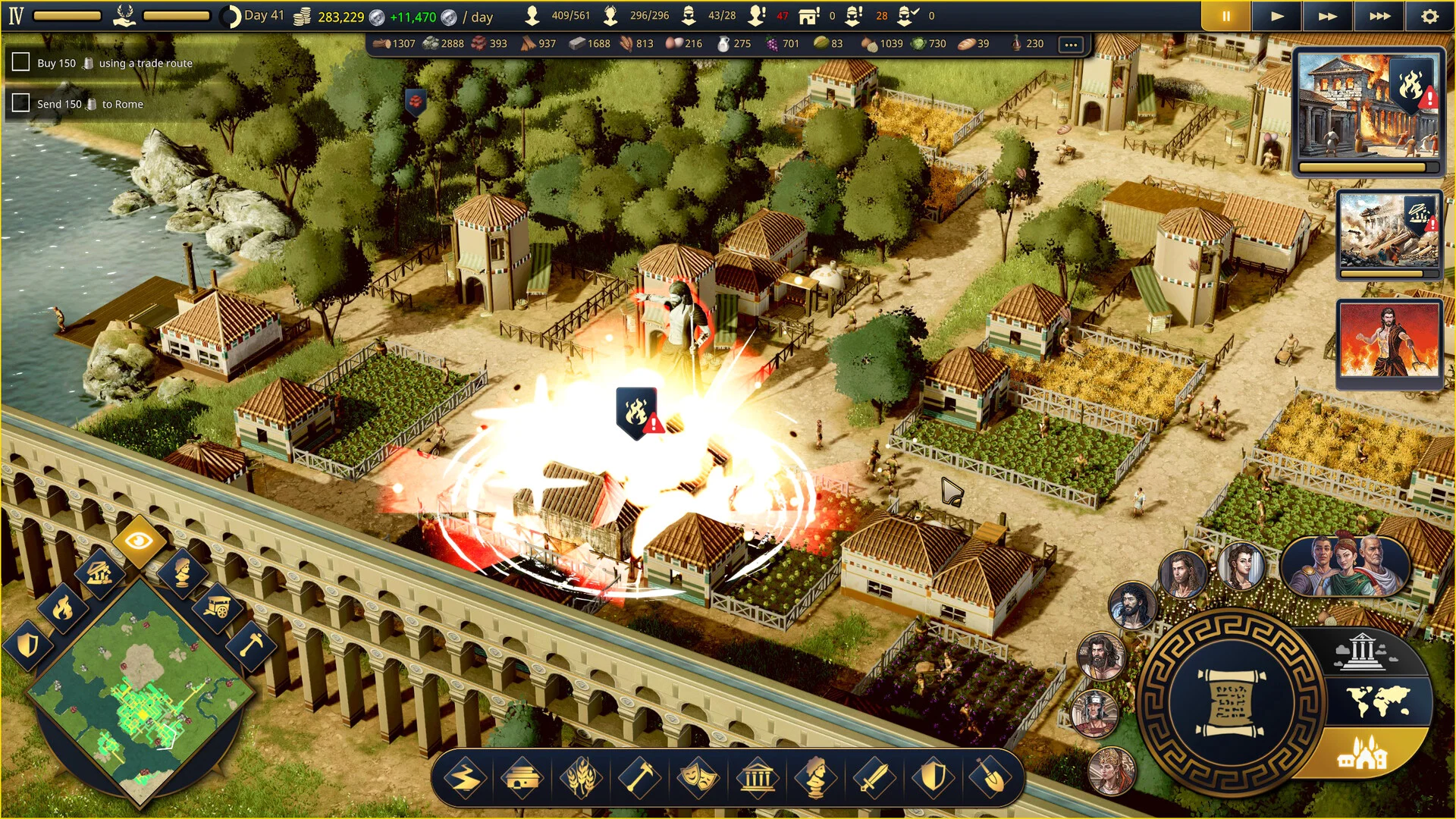
Task: Open the theater masks entertainment category
Action: click(698, 778)
